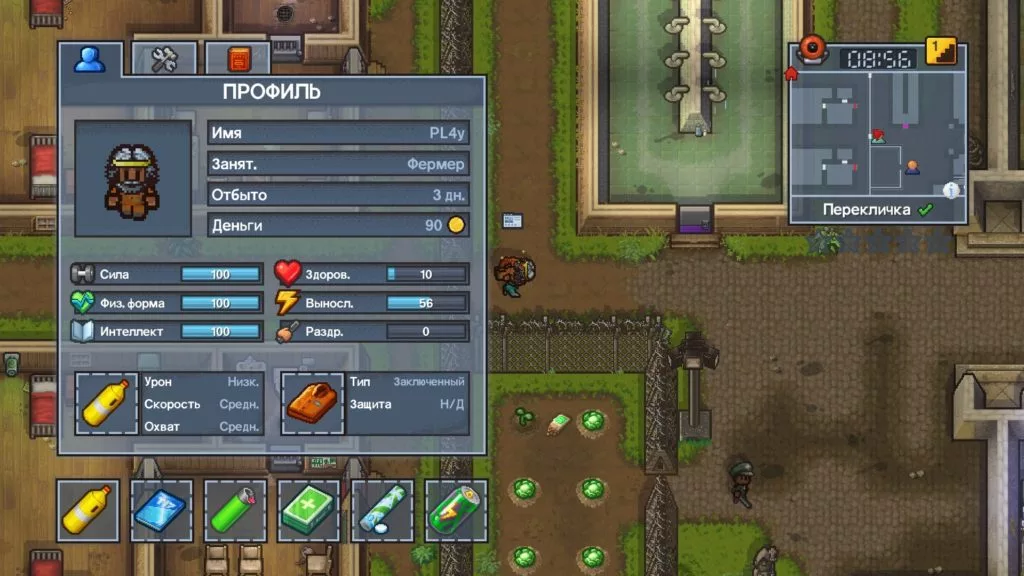The height and width of the screenshot is (576, 1024).
Task: Click the character portrait in the profile
Action: point(133,179)
